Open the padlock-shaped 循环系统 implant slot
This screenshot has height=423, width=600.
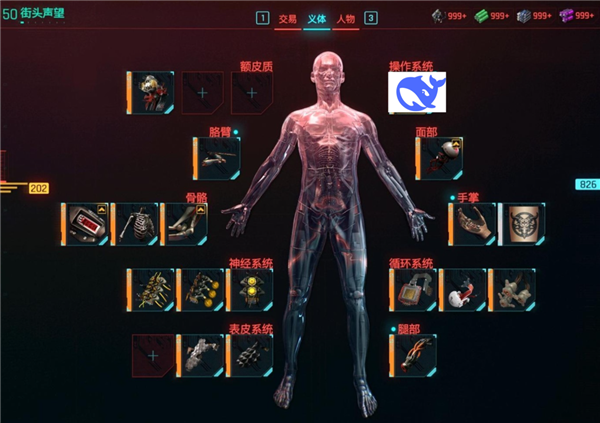[413, 289]
